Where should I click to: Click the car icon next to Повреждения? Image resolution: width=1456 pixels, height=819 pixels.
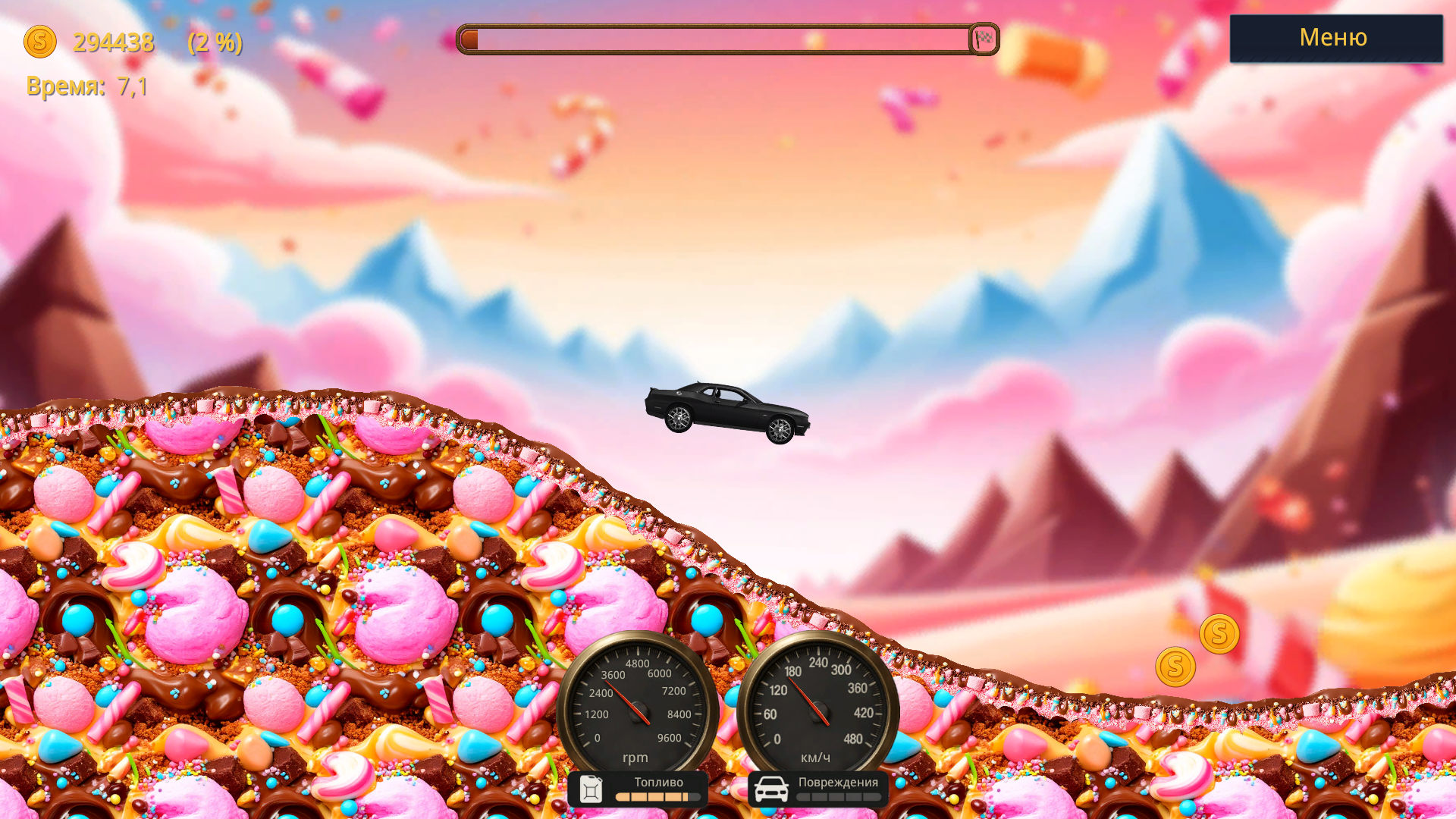[773, 789]
